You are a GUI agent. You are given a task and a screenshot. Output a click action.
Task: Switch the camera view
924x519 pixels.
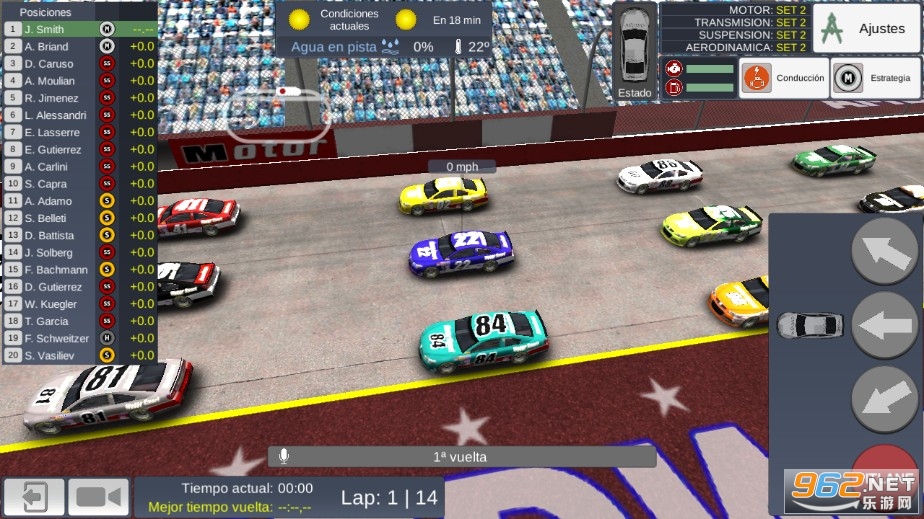tap(98, 497)
